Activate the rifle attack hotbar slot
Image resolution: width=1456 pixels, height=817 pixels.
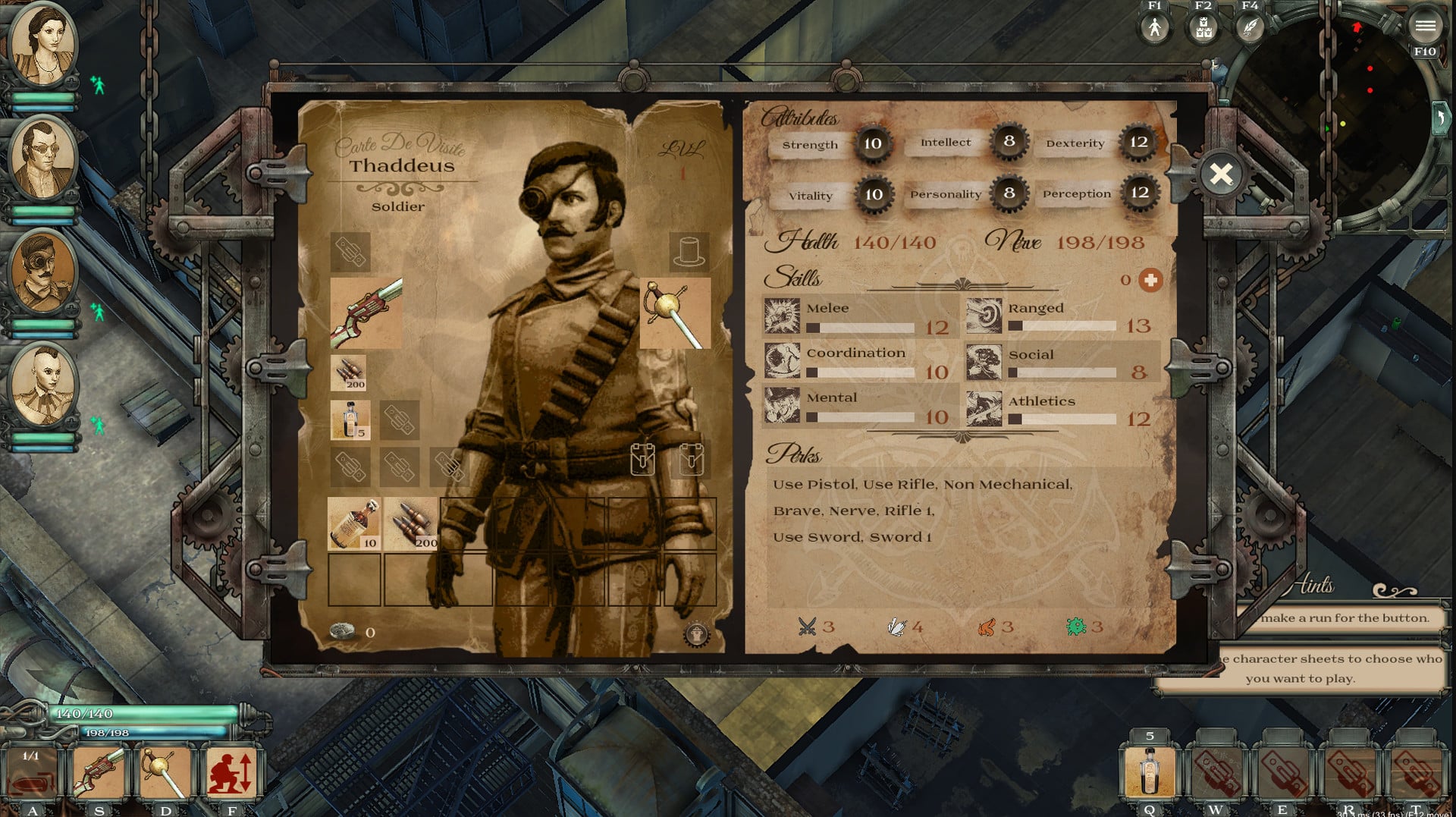pos(99,772)
